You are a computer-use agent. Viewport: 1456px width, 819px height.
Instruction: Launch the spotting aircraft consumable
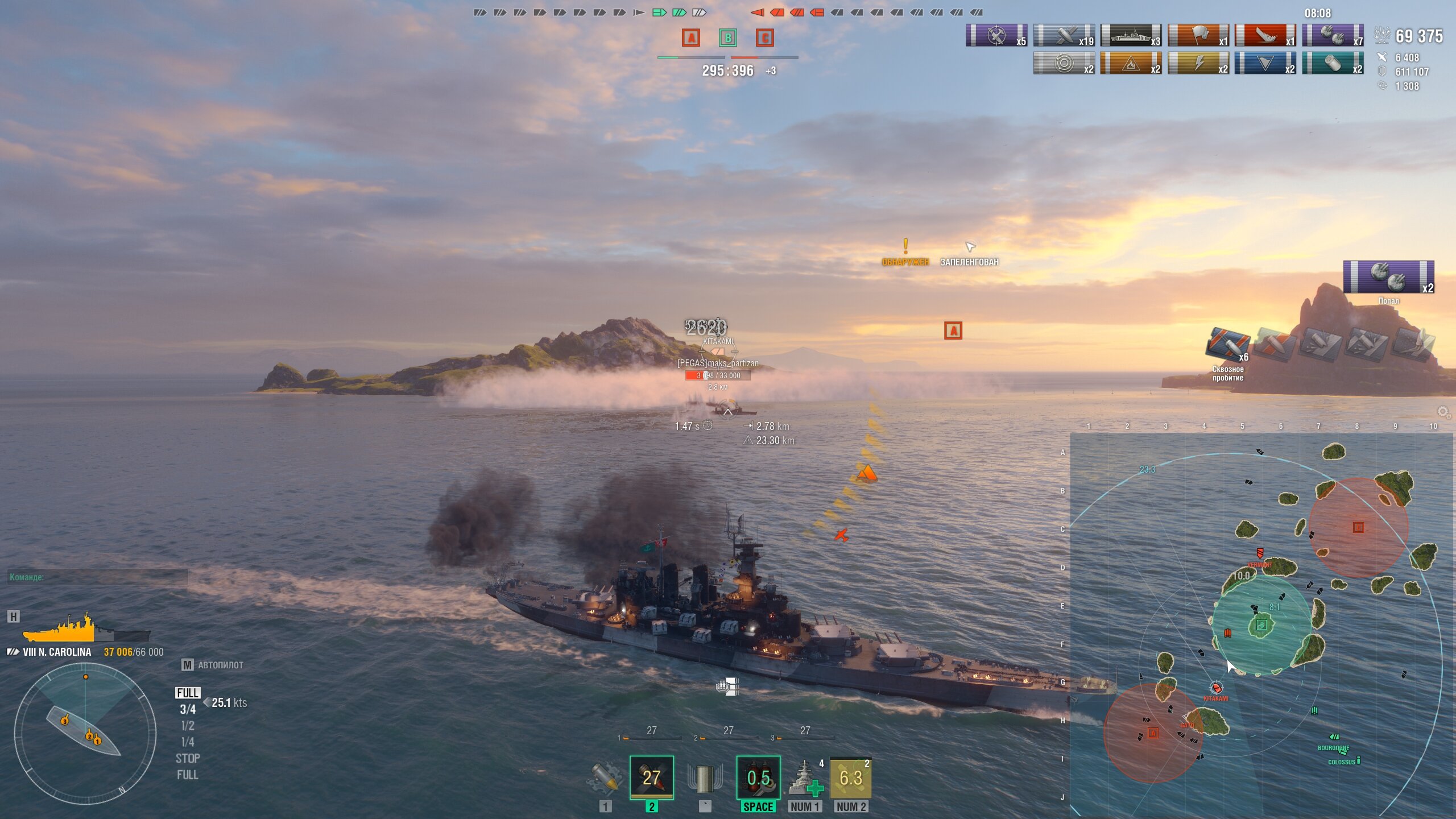[x=851, y=777]
